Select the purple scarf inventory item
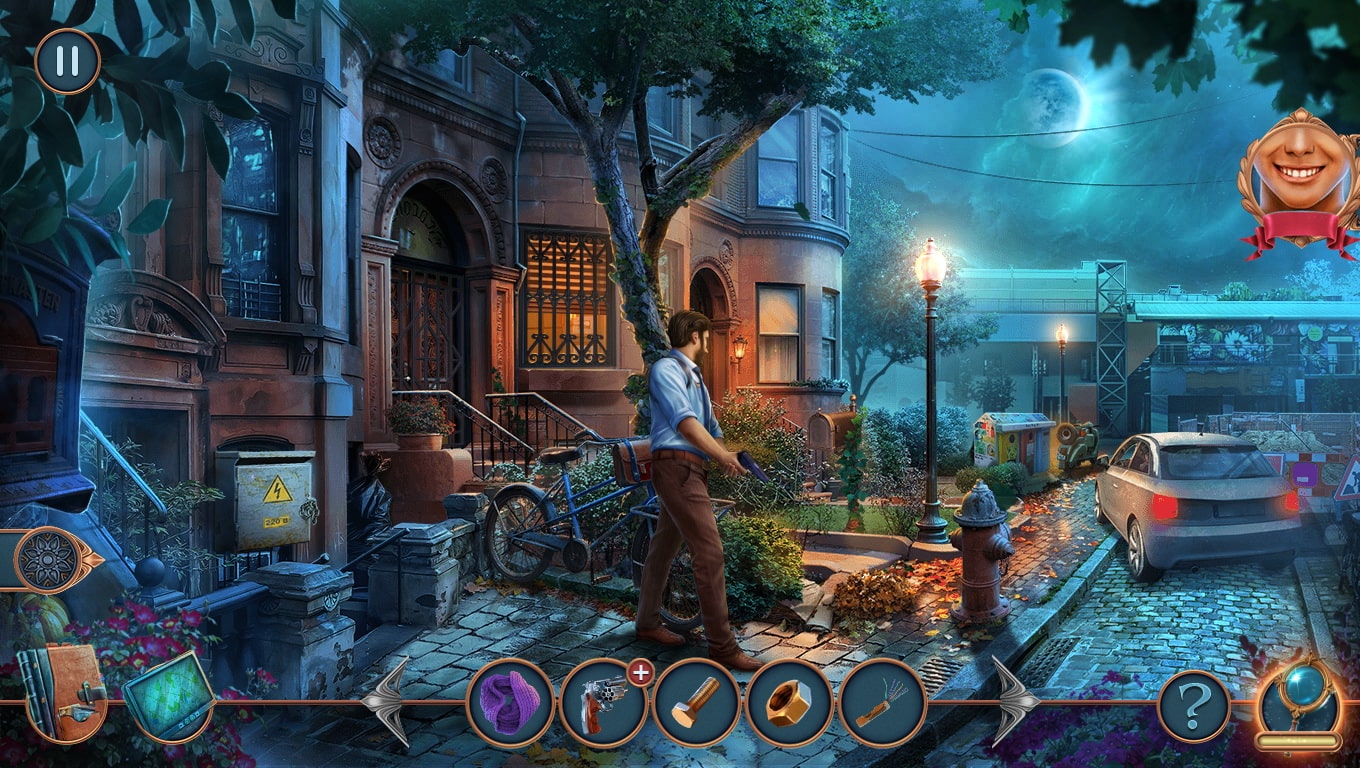The image size is (1360, 768). coord(510,702)
